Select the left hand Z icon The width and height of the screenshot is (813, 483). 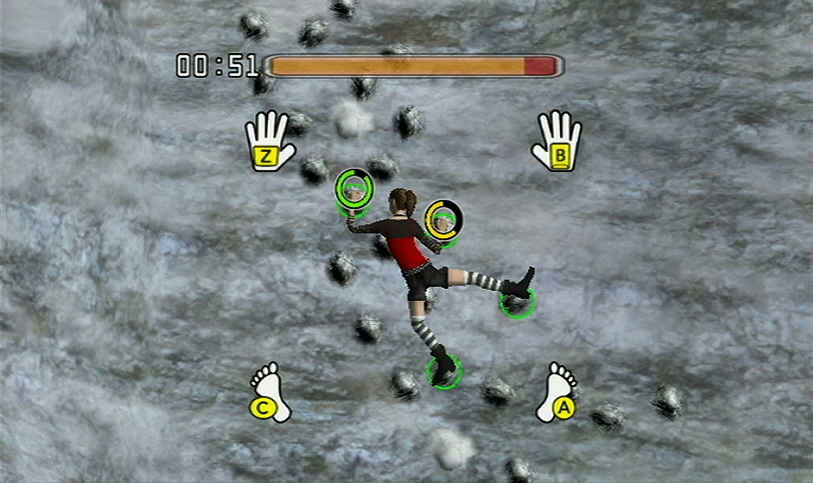click(x=269, y=141)
